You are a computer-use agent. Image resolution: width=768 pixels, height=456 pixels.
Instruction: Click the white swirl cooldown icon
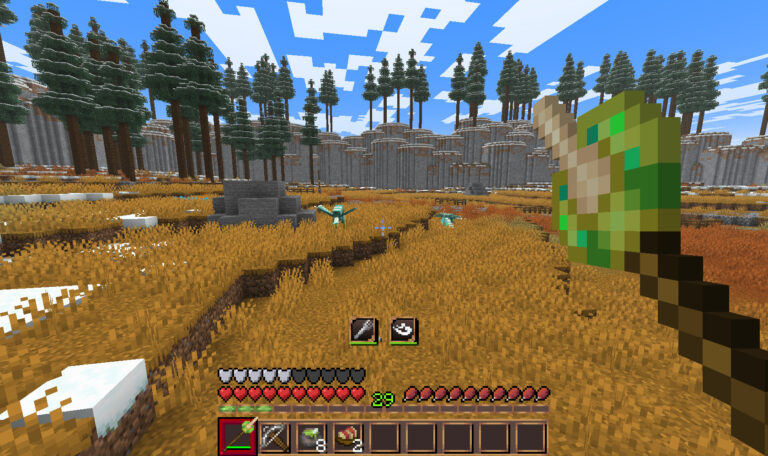tap(403, 331)
